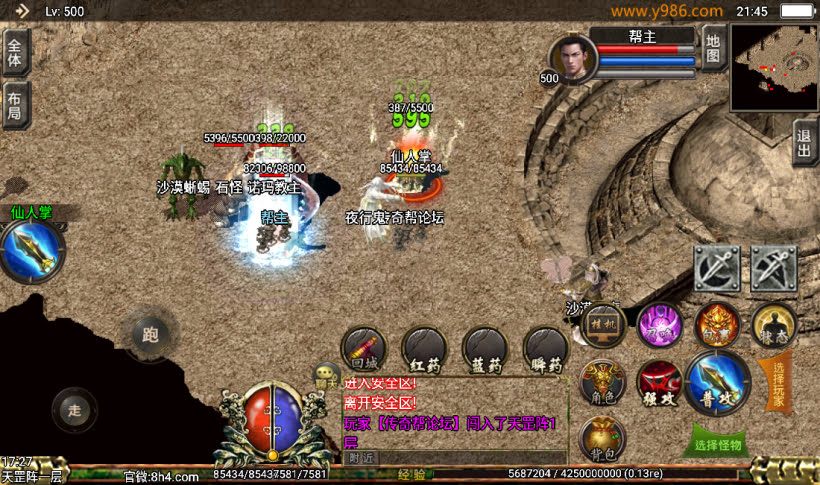Use the 蓝药 mana potion slot
Image resolution: width=820 pixels, height=485 pixels.
tap(485, 349)
